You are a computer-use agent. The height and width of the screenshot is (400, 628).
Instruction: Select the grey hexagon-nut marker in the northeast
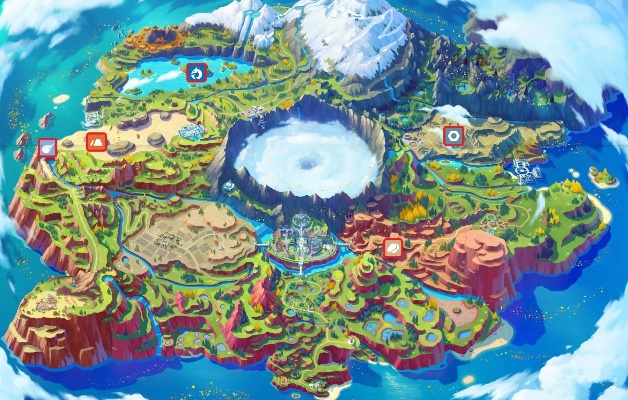[x=454, y=135]
